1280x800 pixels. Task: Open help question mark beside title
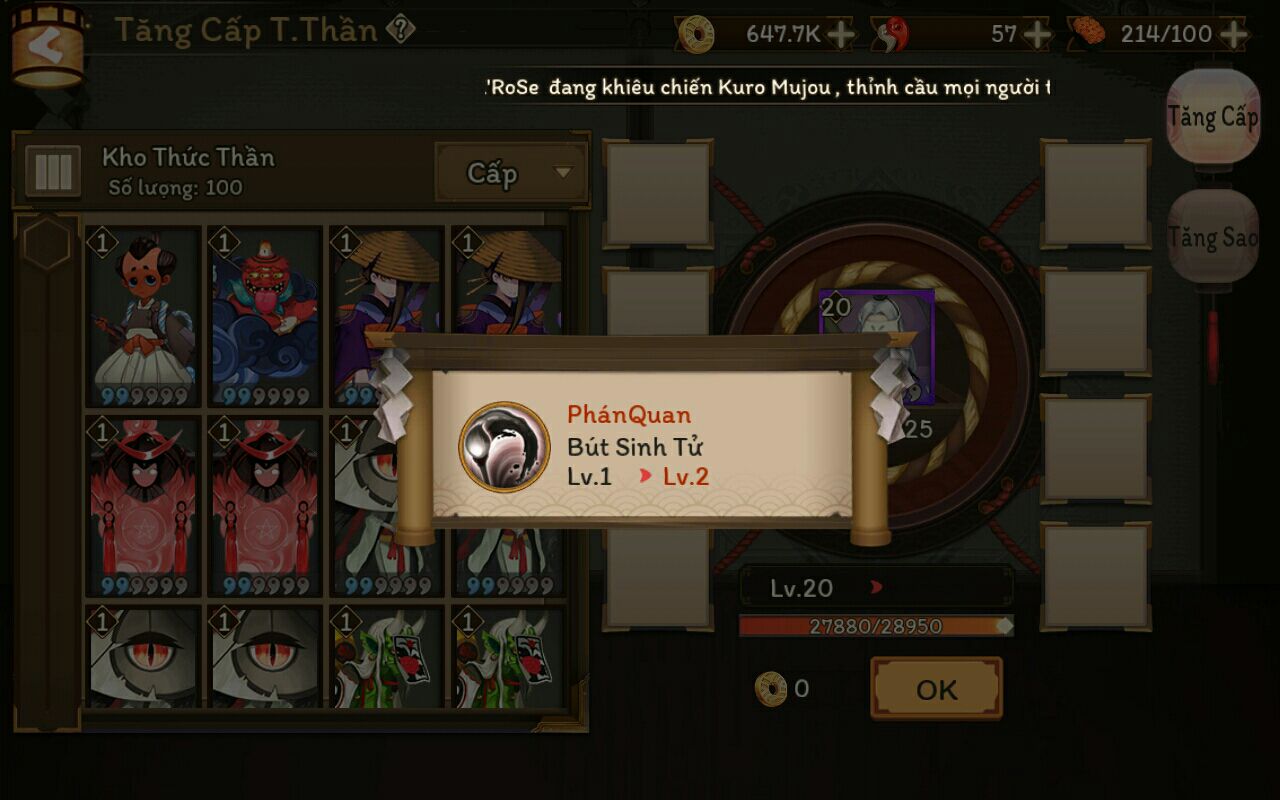400,30
